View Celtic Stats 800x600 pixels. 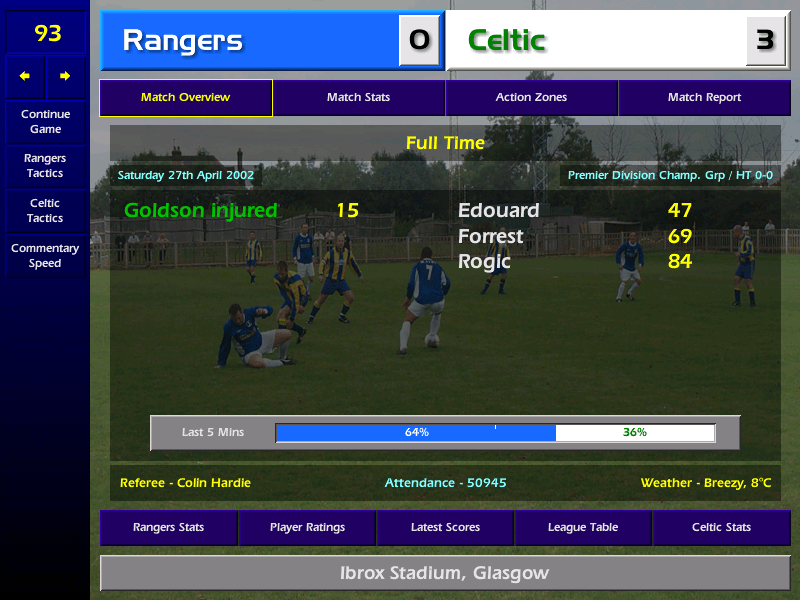[x=721, y=528]
